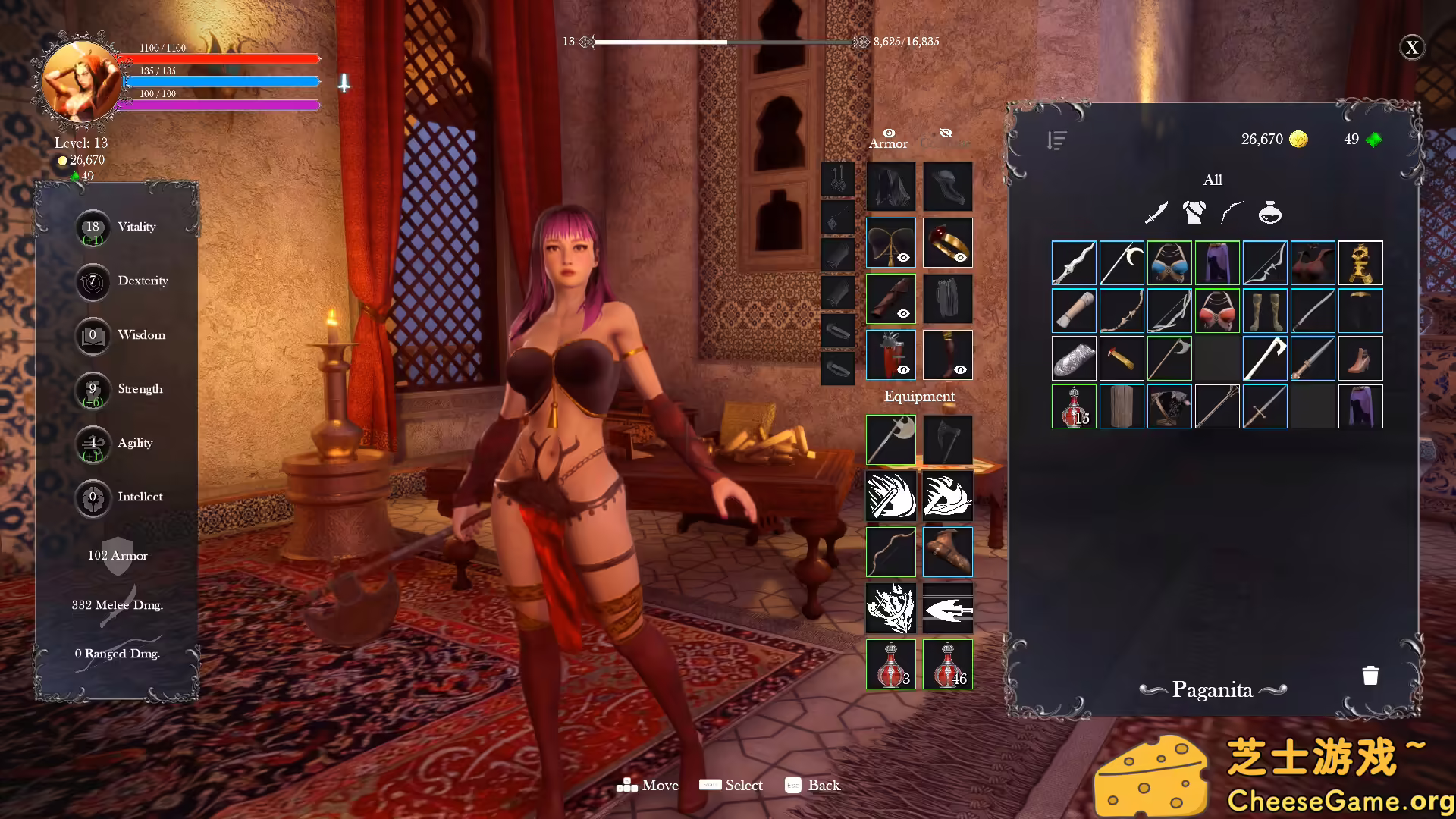Image resolution: width=1456 pixels, height=819 pixels.
Task: Delete item using the trash can
Action: tap(1370, 676)
